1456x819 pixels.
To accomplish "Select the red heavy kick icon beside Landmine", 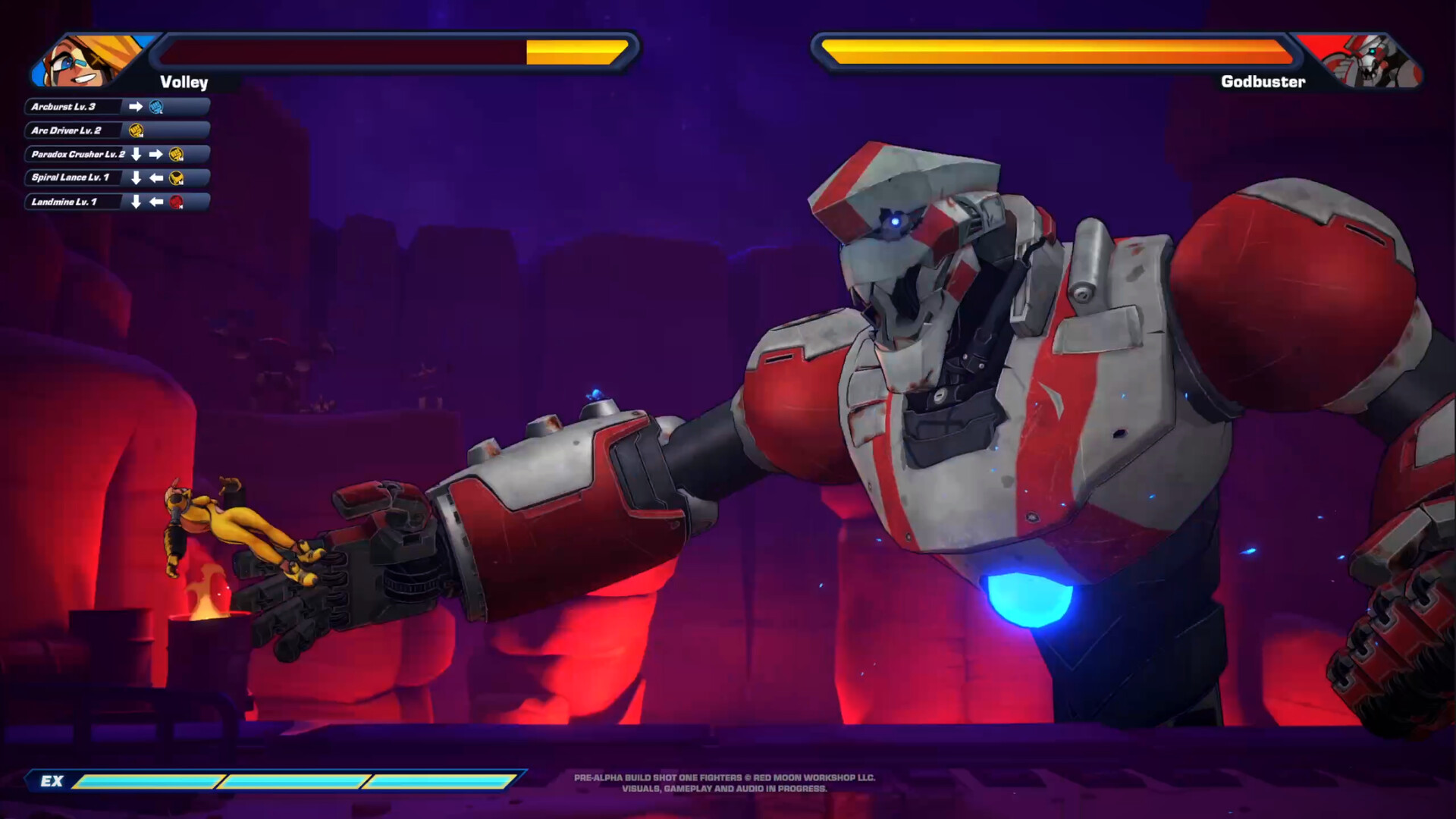I will (176, 203).
